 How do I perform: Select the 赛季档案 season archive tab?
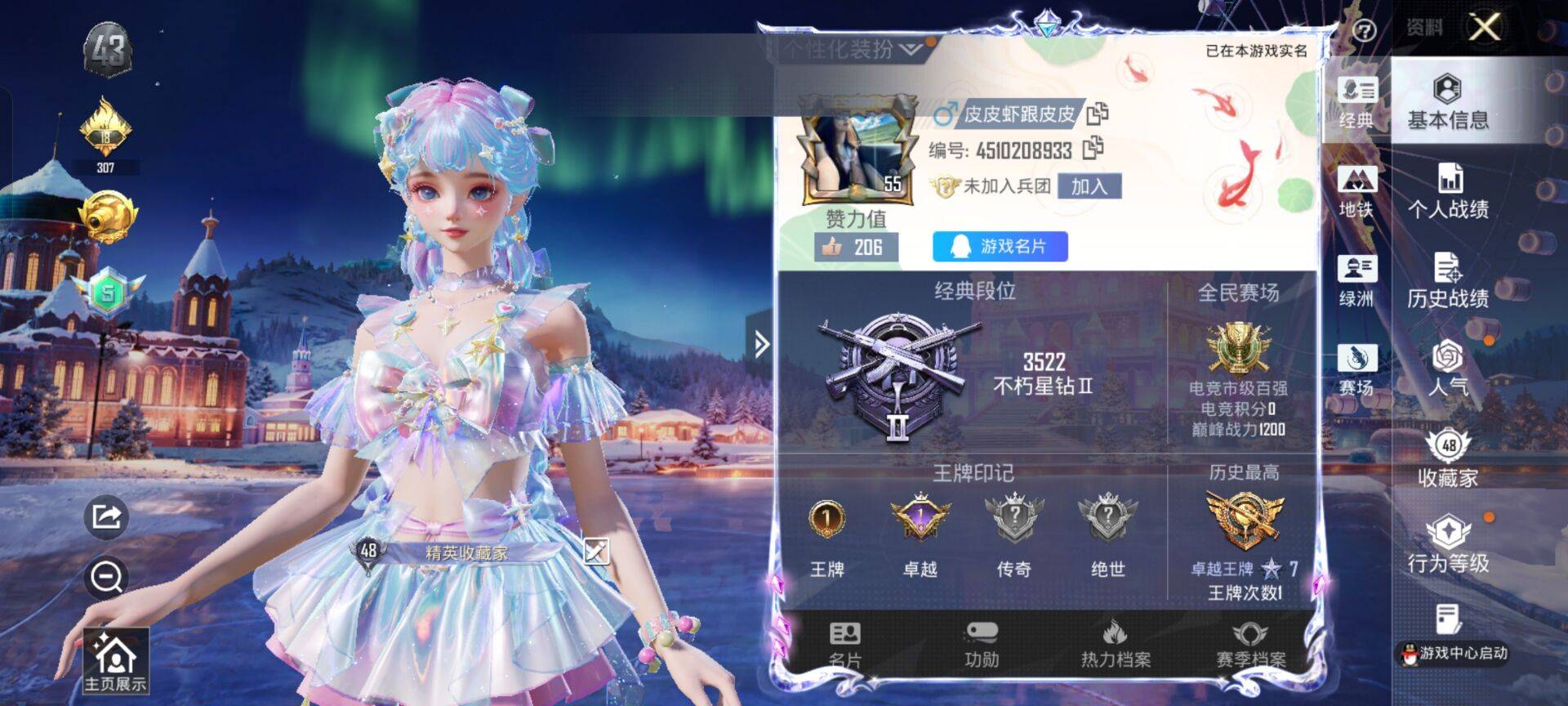tap(1249, 644)
